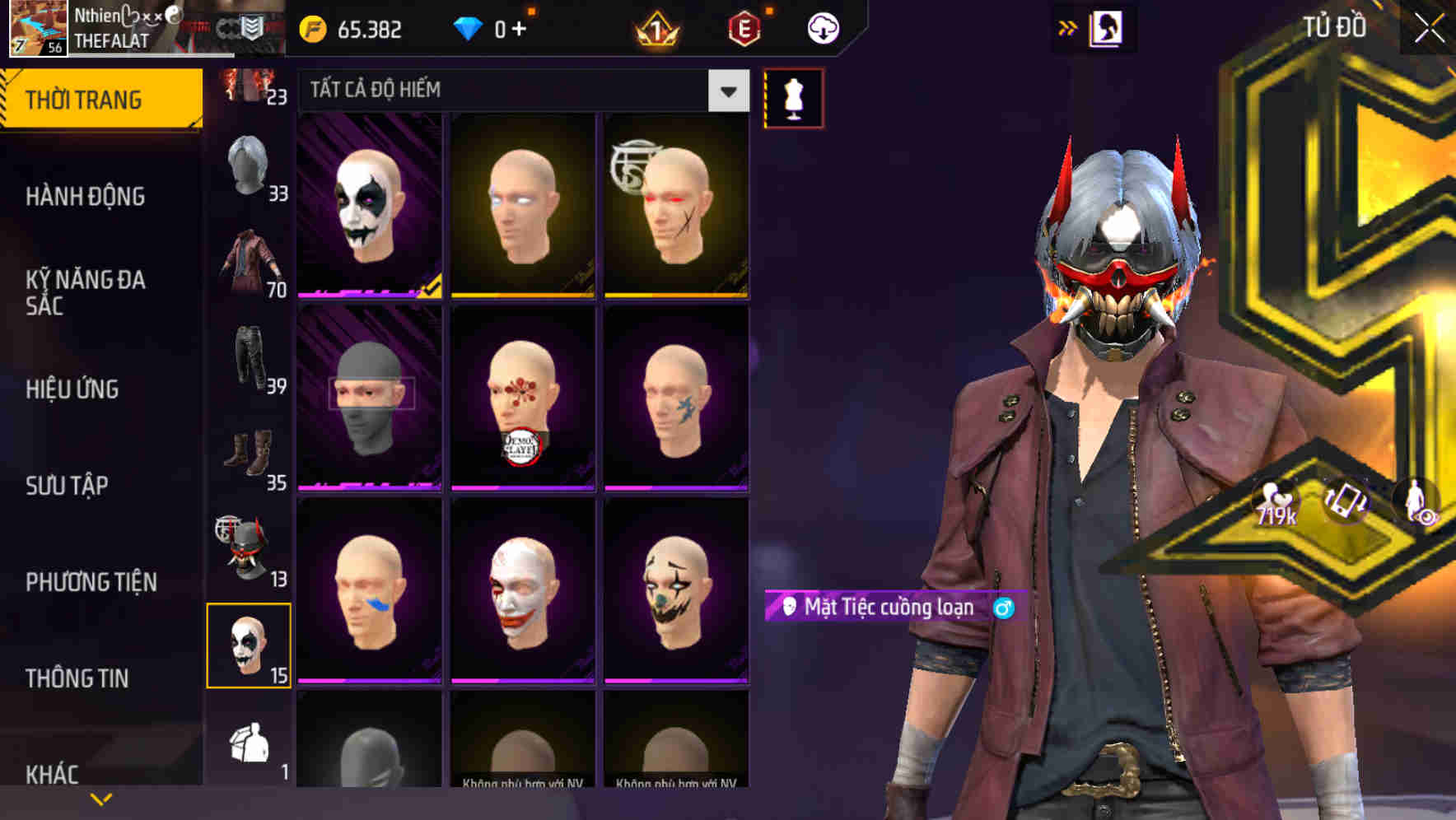The image size is (1456, 820).
Task: Toggle the mannequin try-on preview
Action: click(x=793, y=97)
